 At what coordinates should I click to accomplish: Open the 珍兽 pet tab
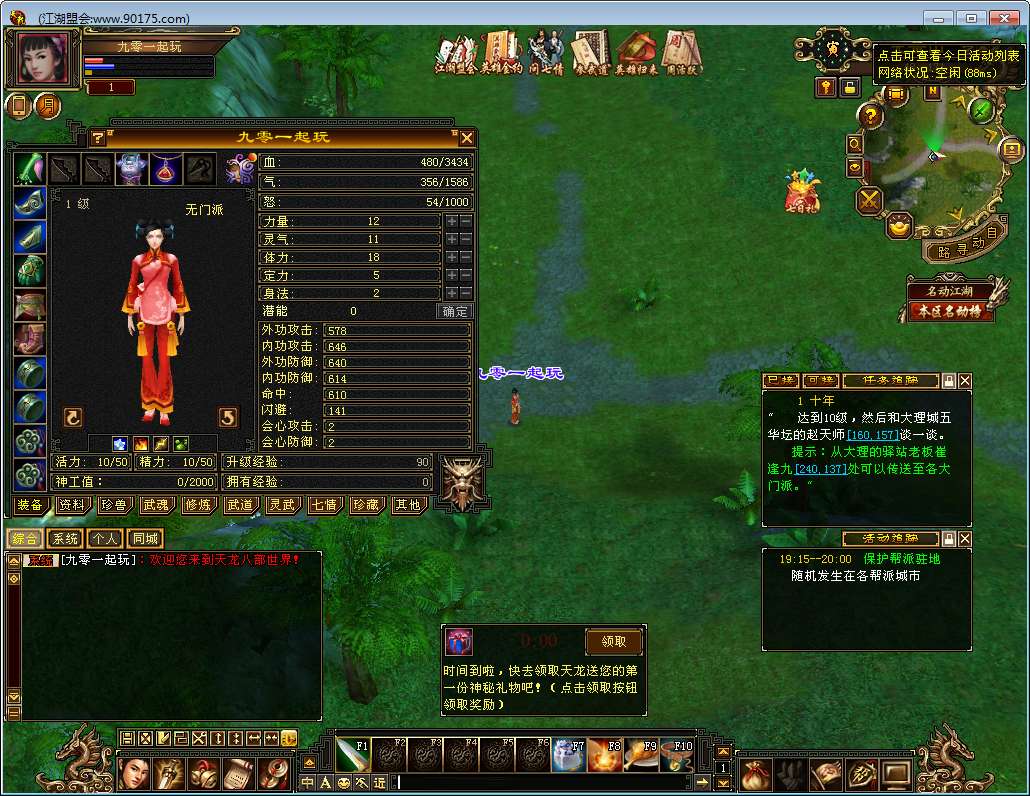pos(113,506)
